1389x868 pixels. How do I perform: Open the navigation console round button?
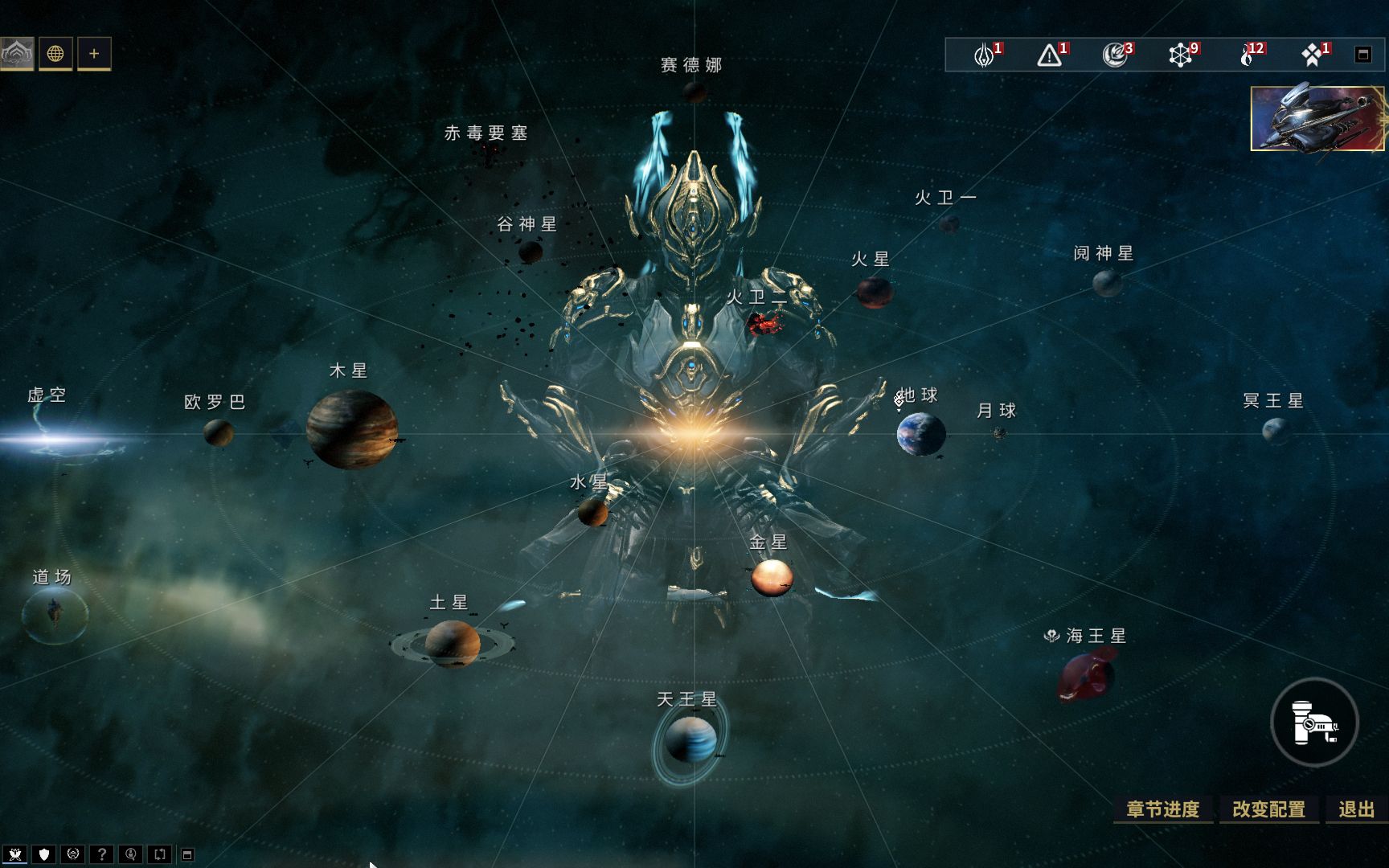[x=1314, y=722]
